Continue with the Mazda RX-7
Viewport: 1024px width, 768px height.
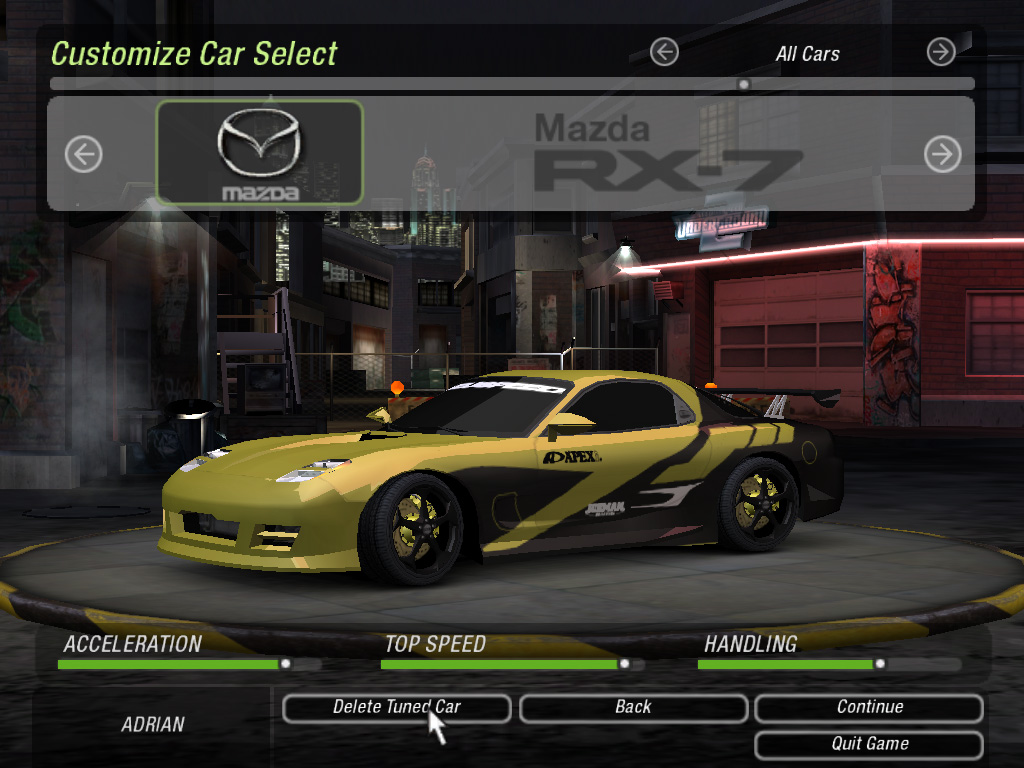click(869, 708)
